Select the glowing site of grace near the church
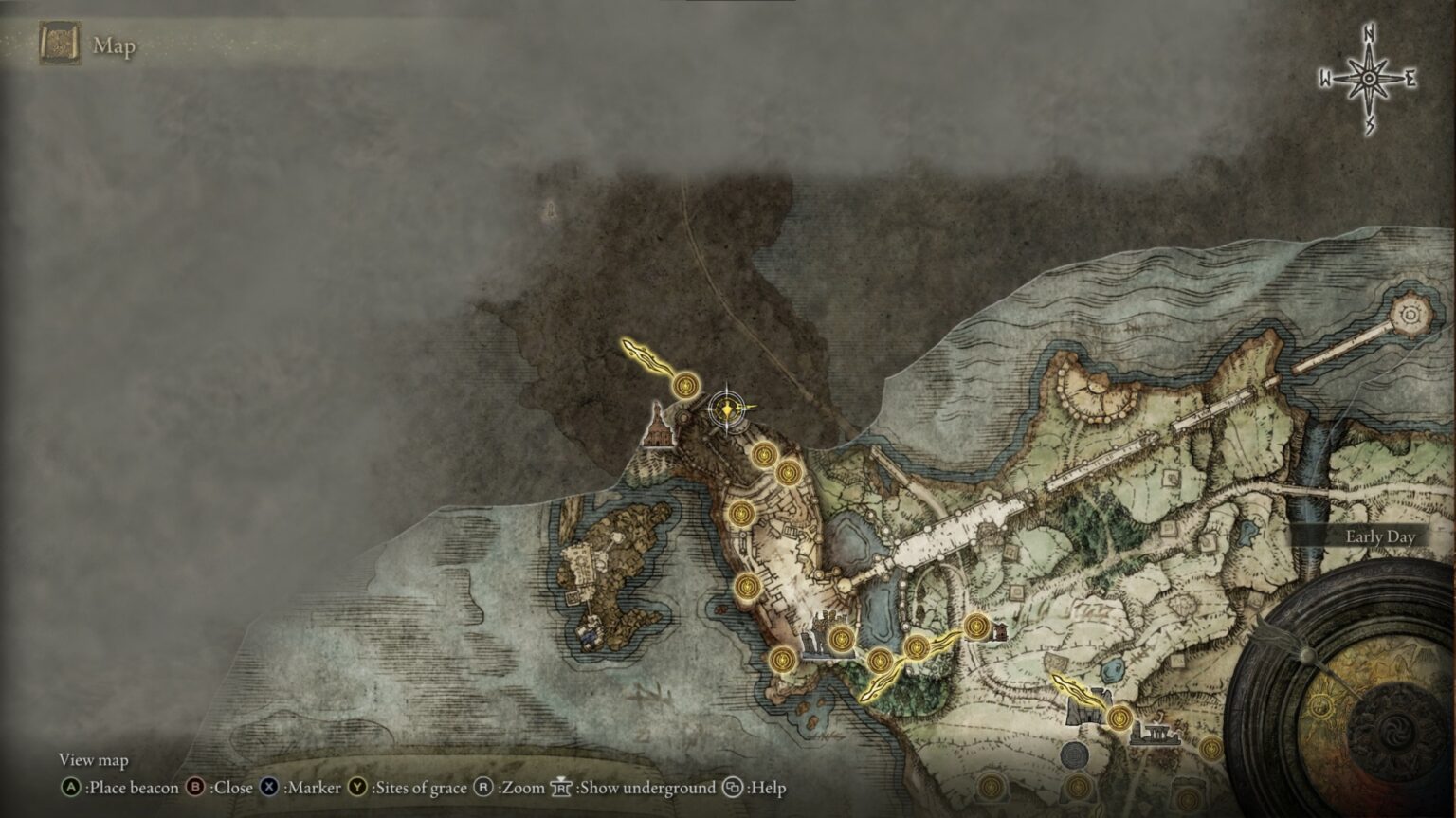 point(685,385)
